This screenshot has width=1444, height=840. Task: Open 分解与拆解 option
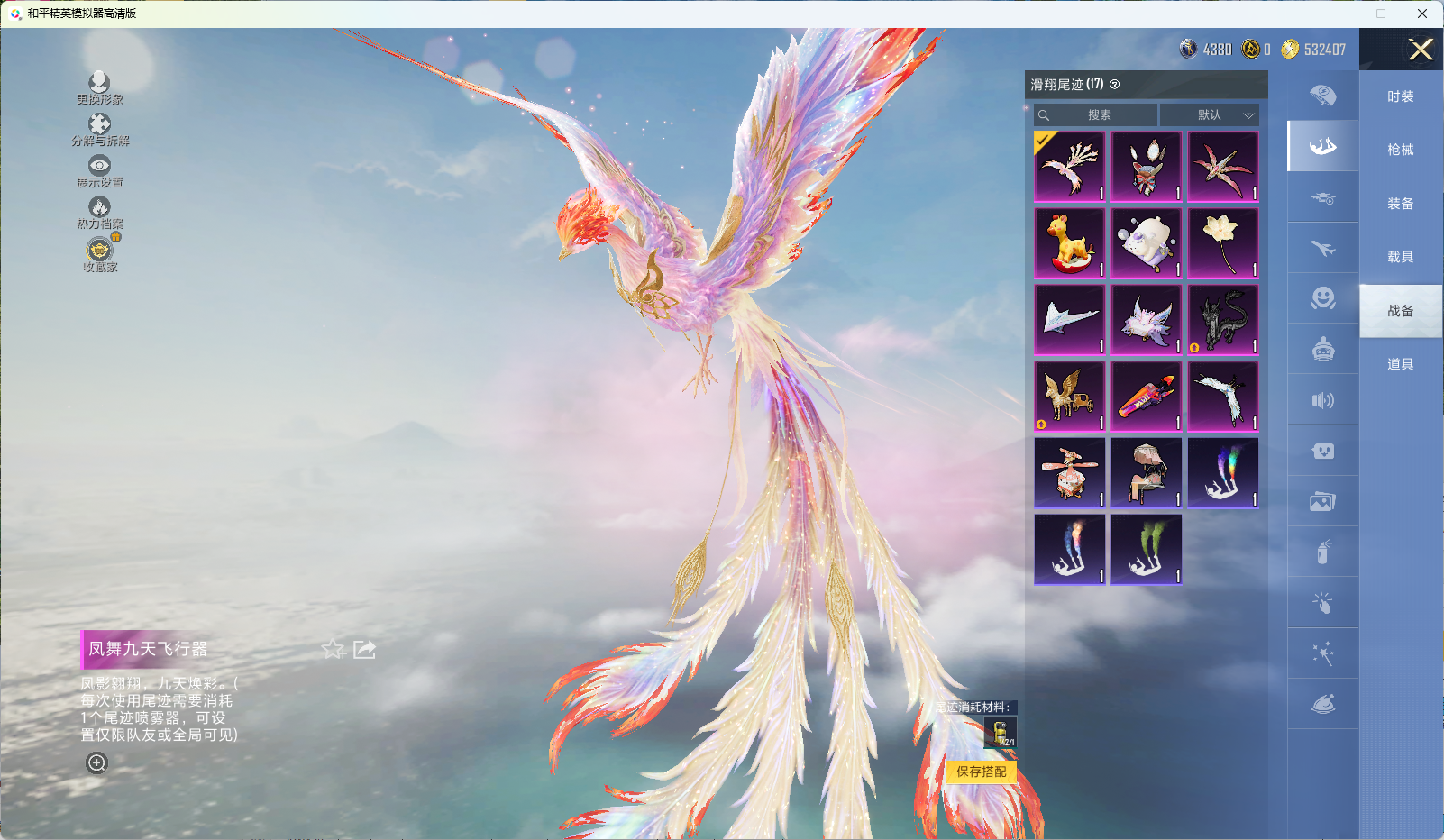click(x=99, y=130)
